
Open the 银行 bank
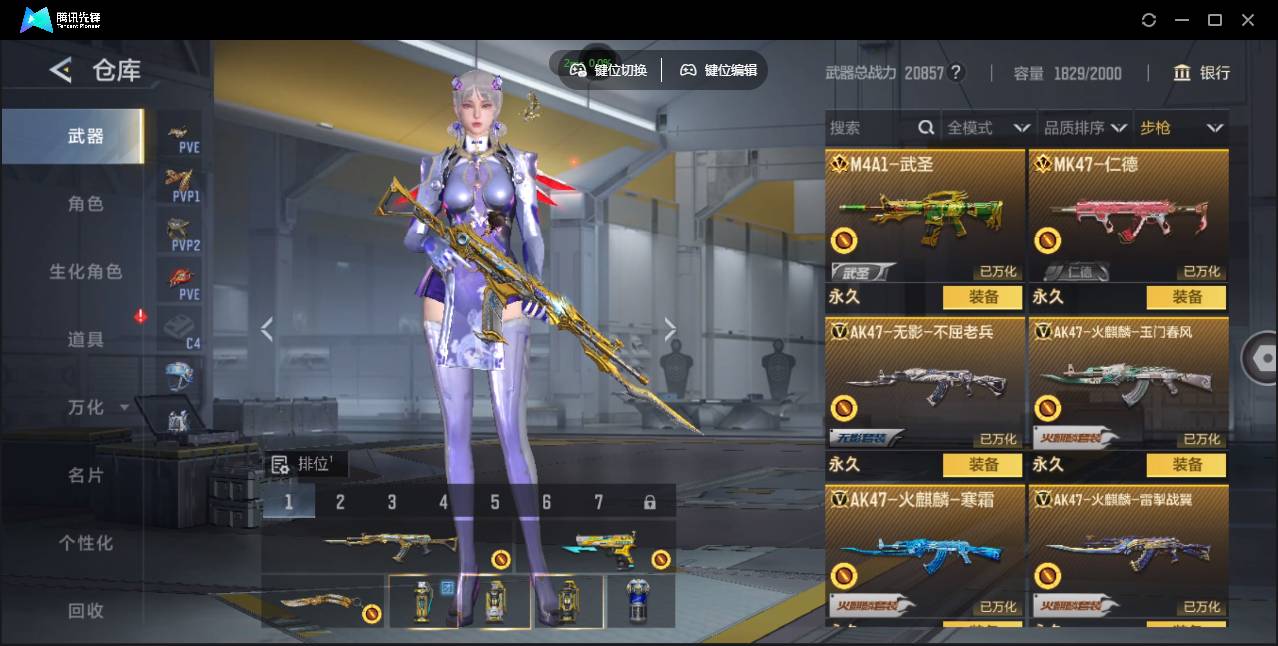(x=1203, y=73)
